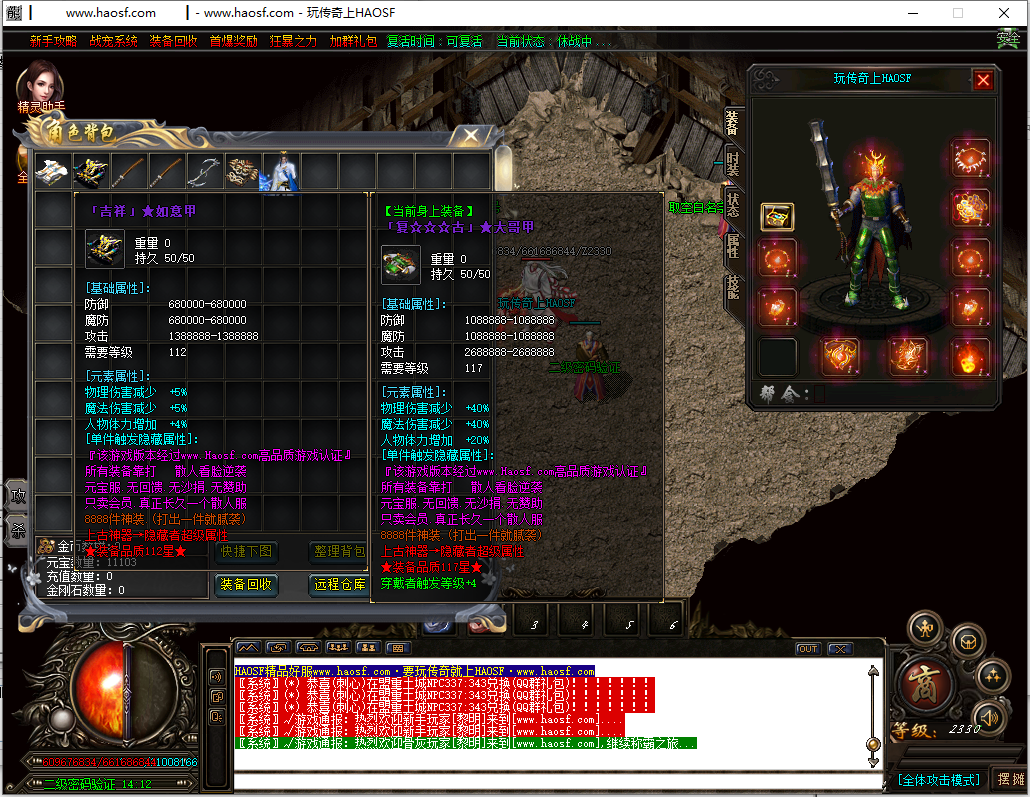Image resolution: width=1030 pixels, height=797 pixels.
Task: Open the 战宠系统 battle pet menu
Action: 113,41
